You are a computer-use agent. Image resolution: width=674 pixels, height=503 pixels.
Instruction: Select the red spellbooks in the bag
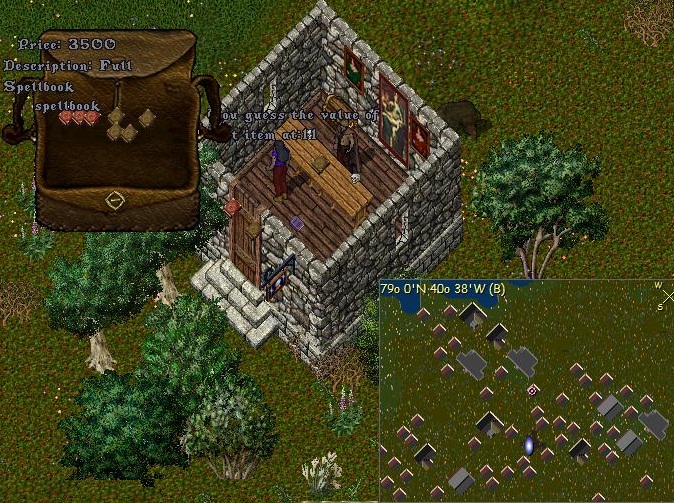(80, 118)
